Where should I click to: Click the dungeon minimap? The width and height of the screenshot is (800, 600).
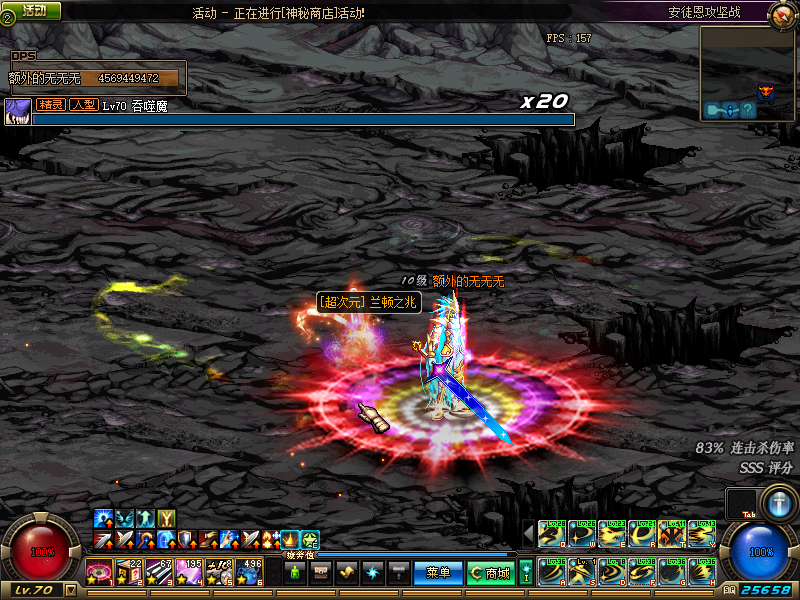[x=746, y=73]
